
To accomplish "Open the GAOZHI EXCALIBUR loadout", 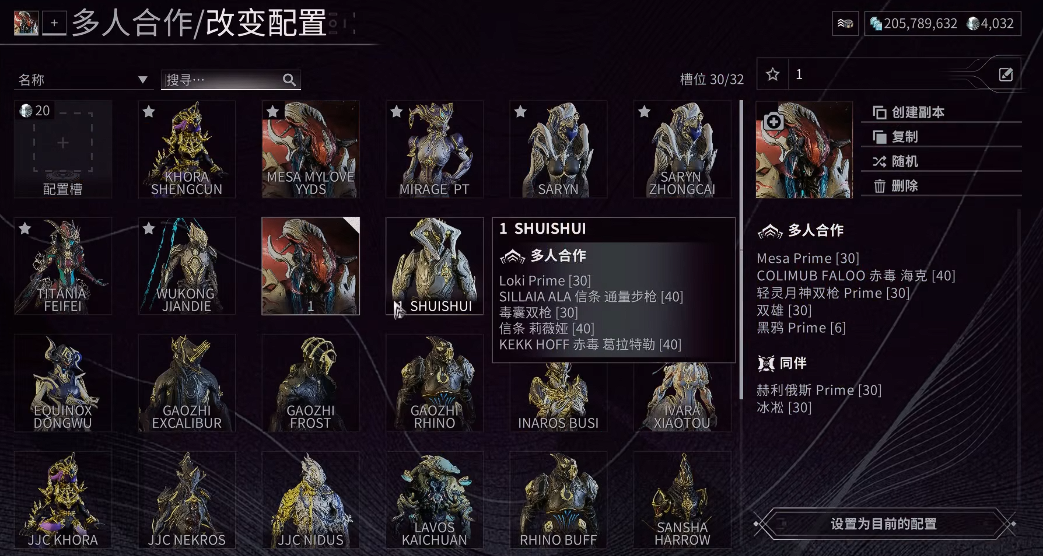I will tap(186, 383).
